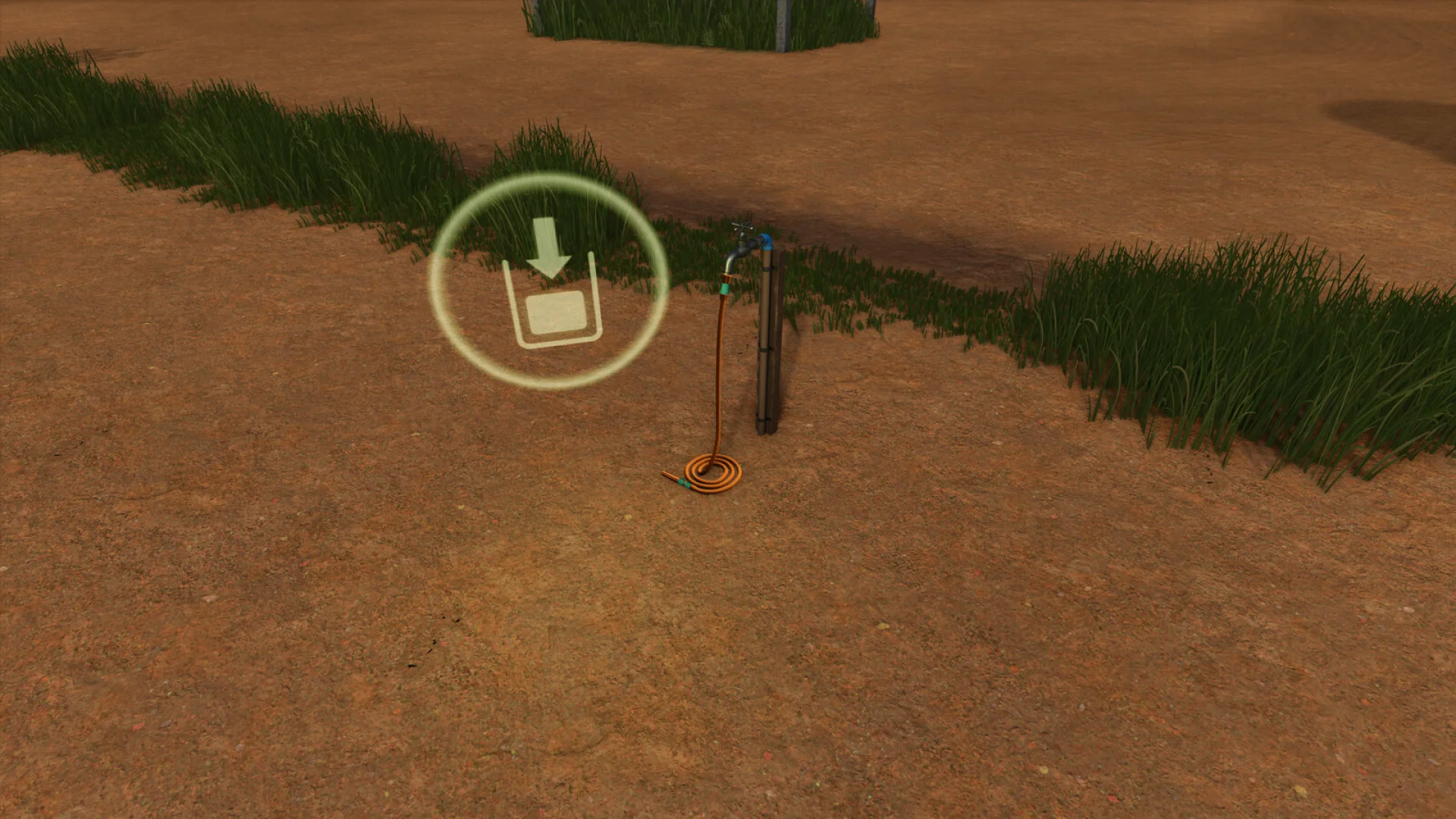Image resolution: width=1456 pixels, height=819 pixels.
Task: Click the tall grass patch on the right
Action: (x=1213, y=341)
